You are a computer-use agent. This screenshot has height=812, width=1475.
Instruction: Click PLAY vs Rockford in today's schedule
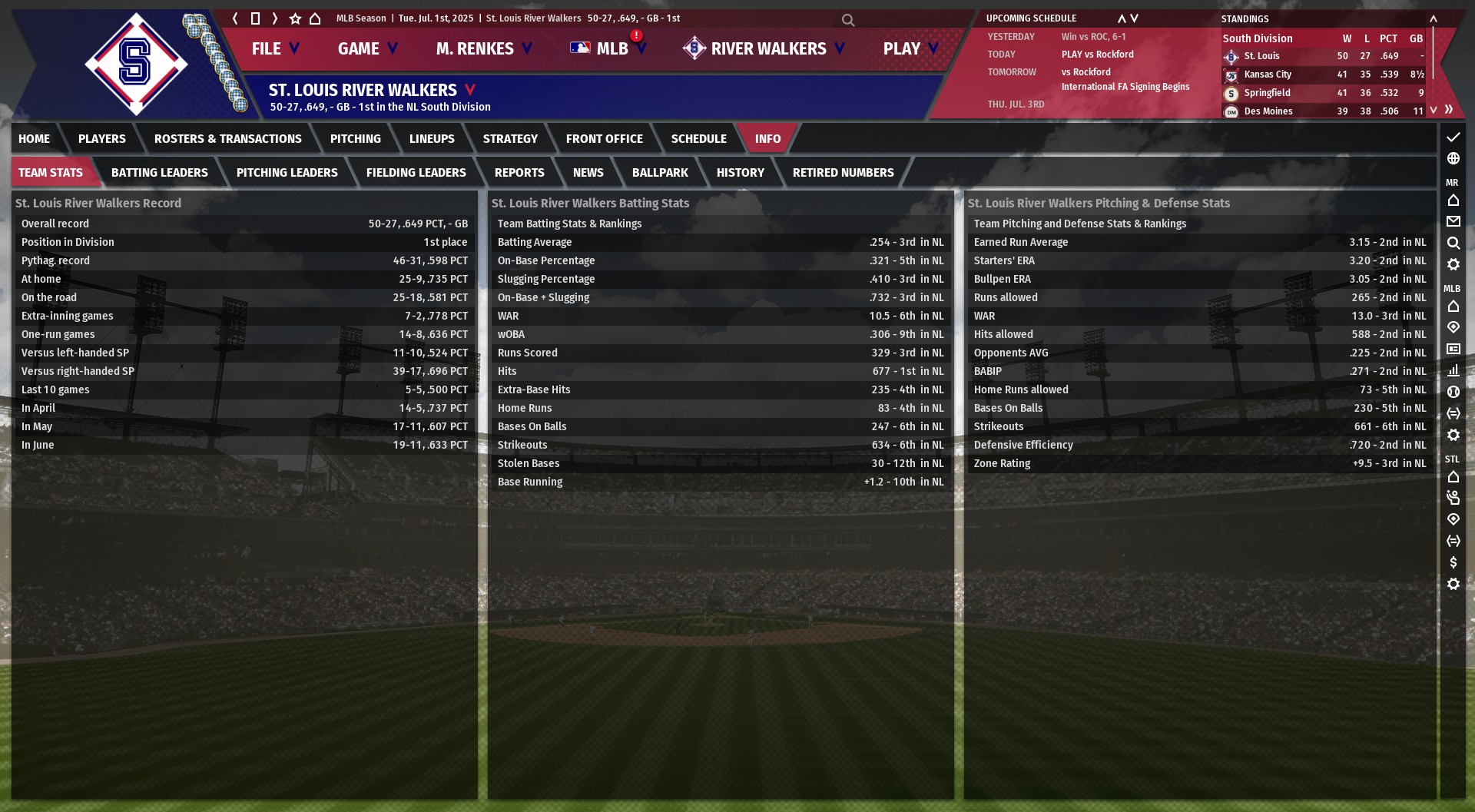click(x=1097, y=55)
